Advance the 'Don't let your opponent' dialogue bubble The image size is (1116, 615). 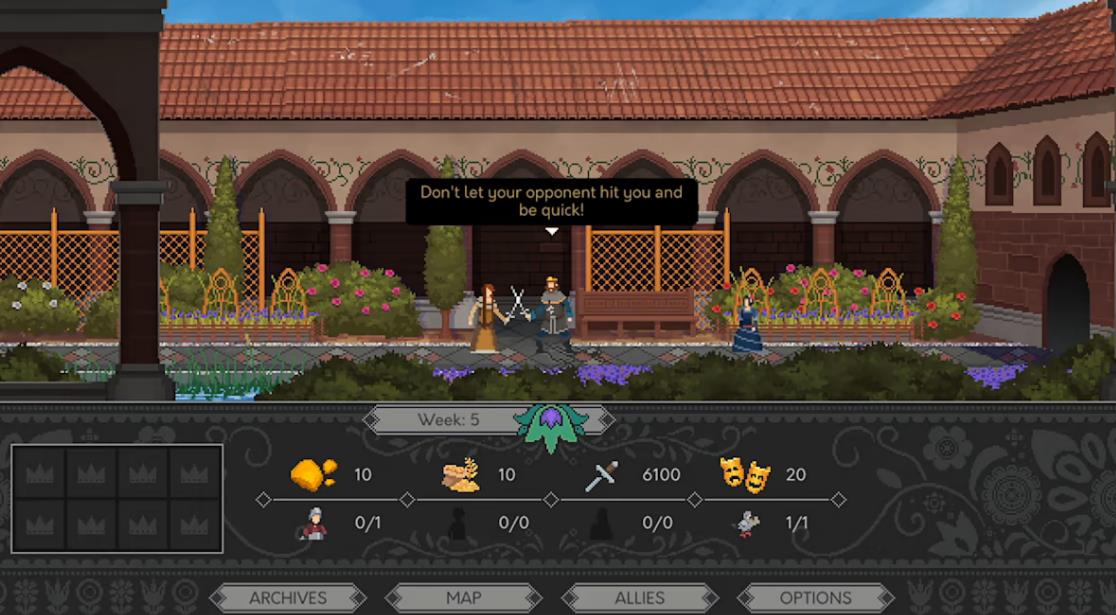[551, 202]
